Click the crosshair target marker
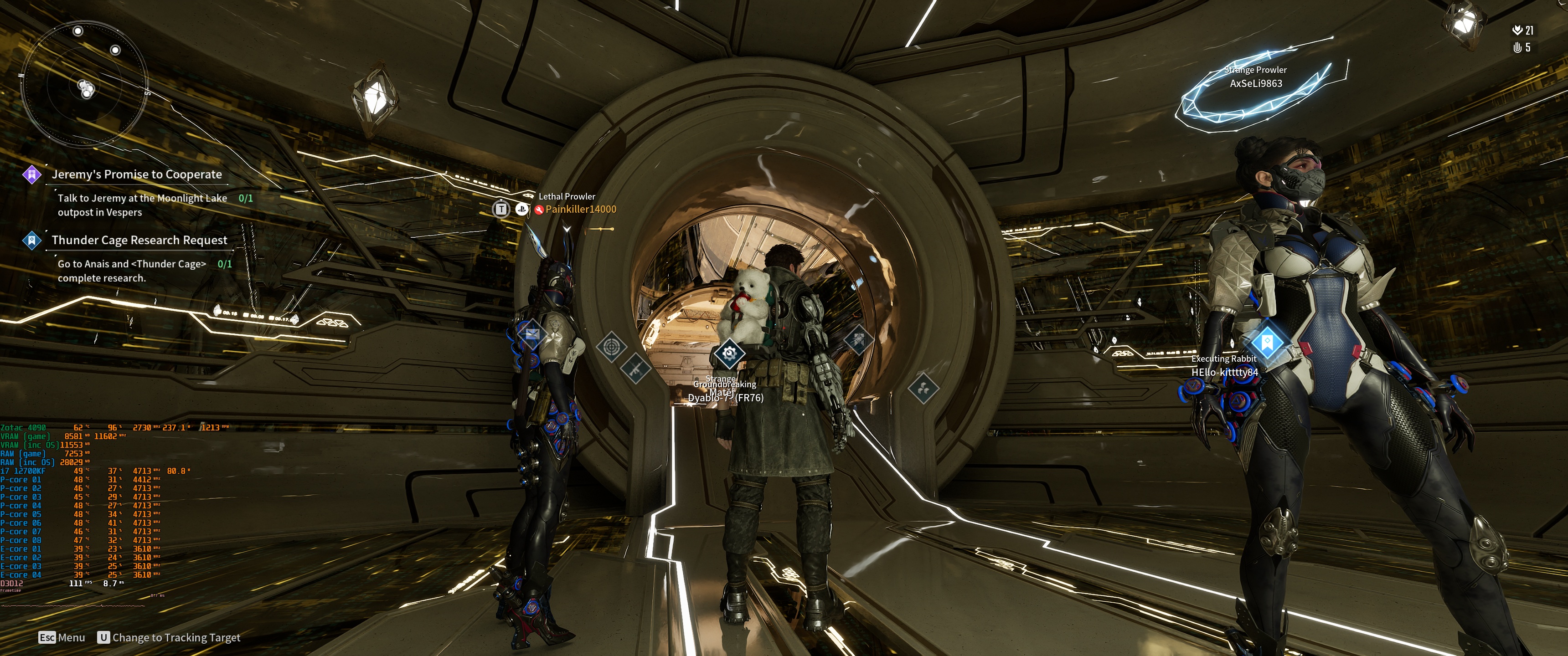The height and width of the screenshot is (656, 1568). tap(611, 347)
